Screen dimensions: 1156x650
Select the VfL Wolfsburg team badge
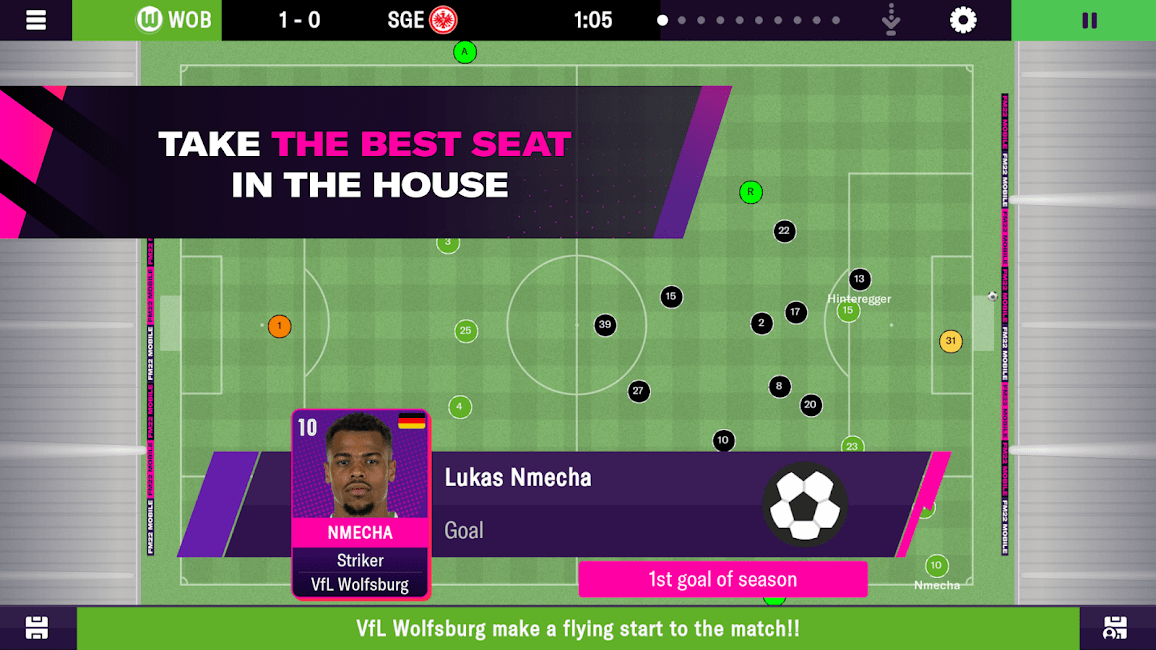tap(149, 20)
